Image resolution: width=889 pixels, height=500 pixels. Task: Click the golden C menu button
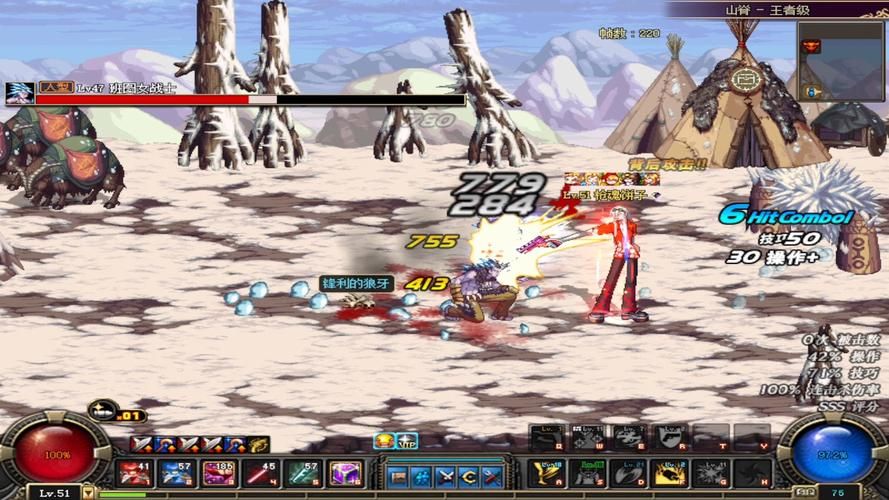[469, 476]
